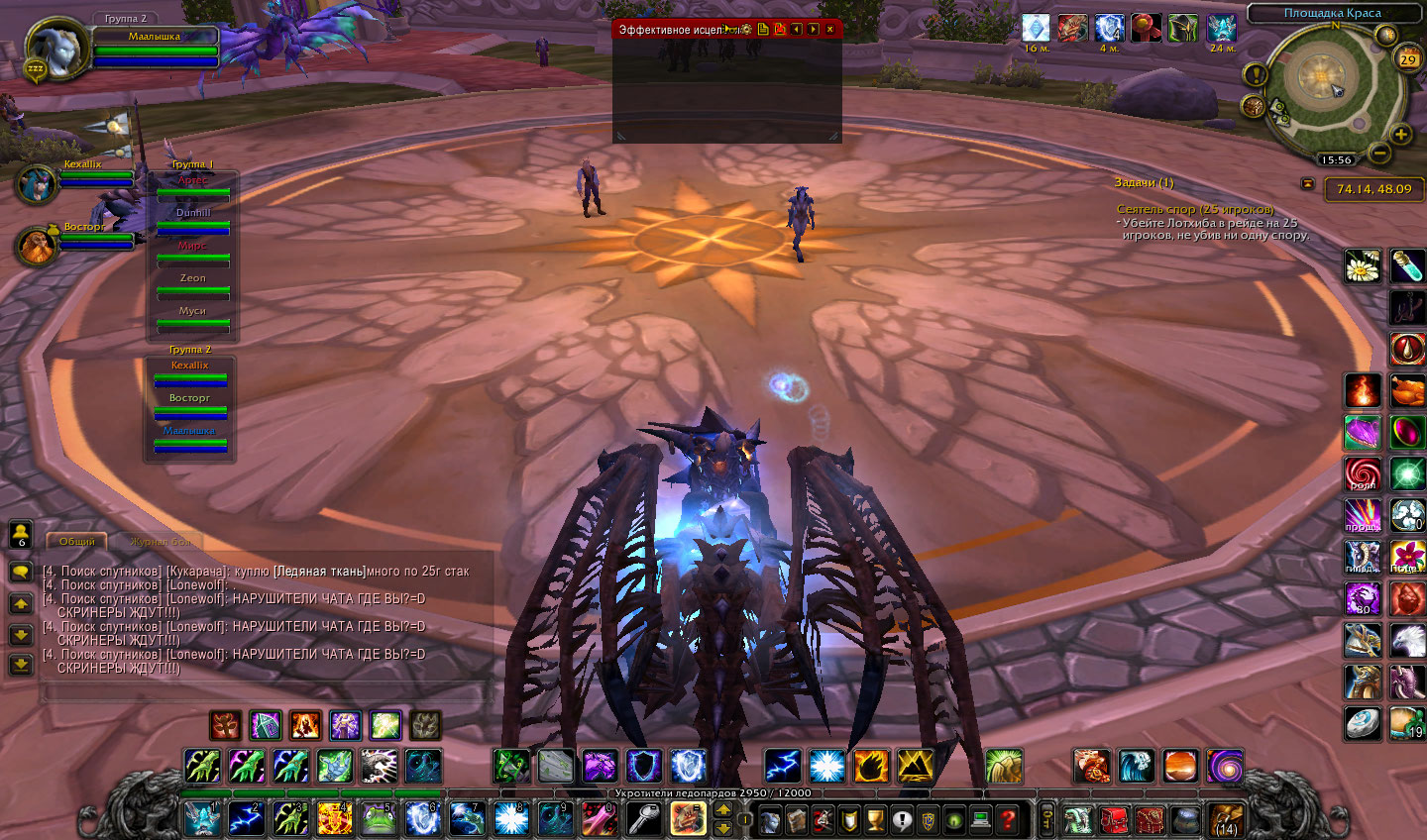The image size is (1427, 840).
Task: Collapse the Задачи objectives tracker
Action: point(1307,183)
